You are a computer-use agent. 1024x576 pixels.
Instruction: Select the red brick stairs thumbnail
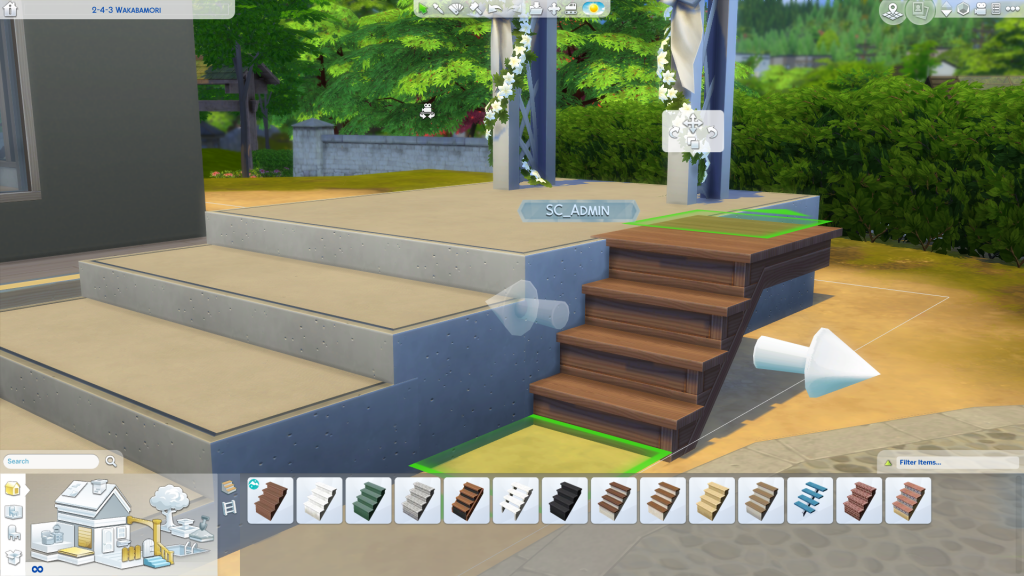click(858, 499)
